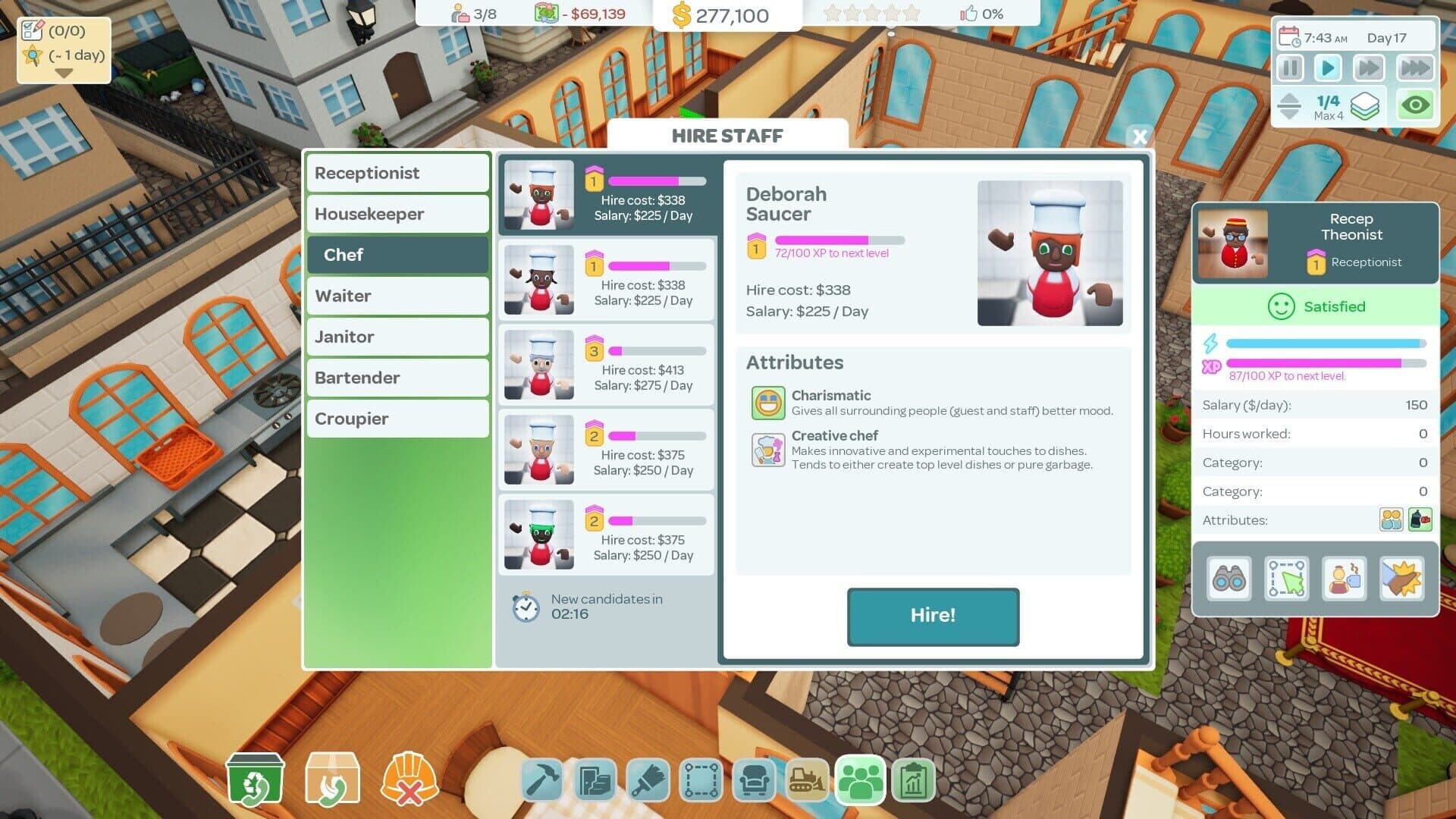The image size is (1456, 819).
Task: Toggle the eye visibility icon top right
Action: point(1415,106)
